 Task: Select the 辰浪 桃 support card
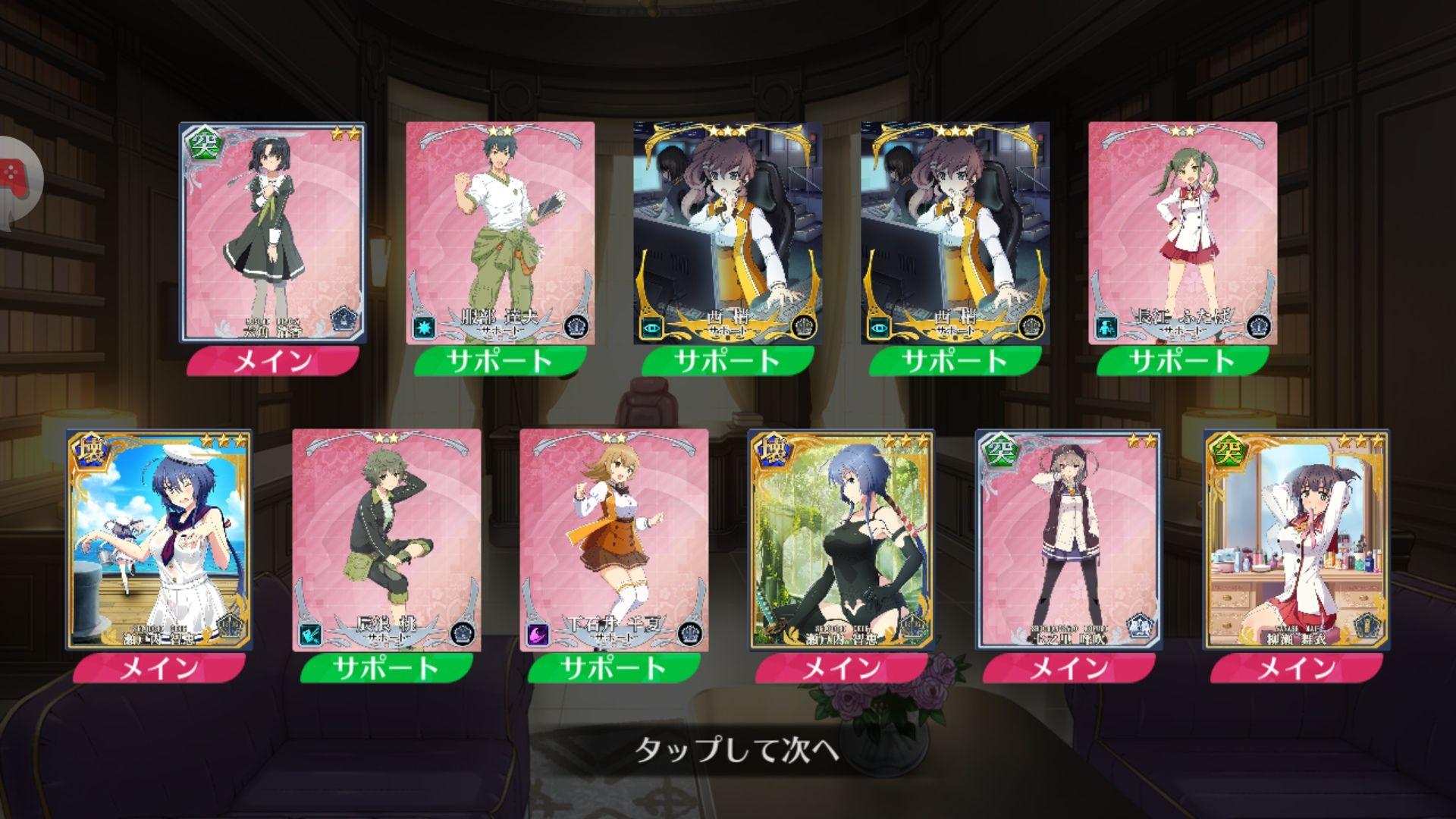click(x=386, y=539)
